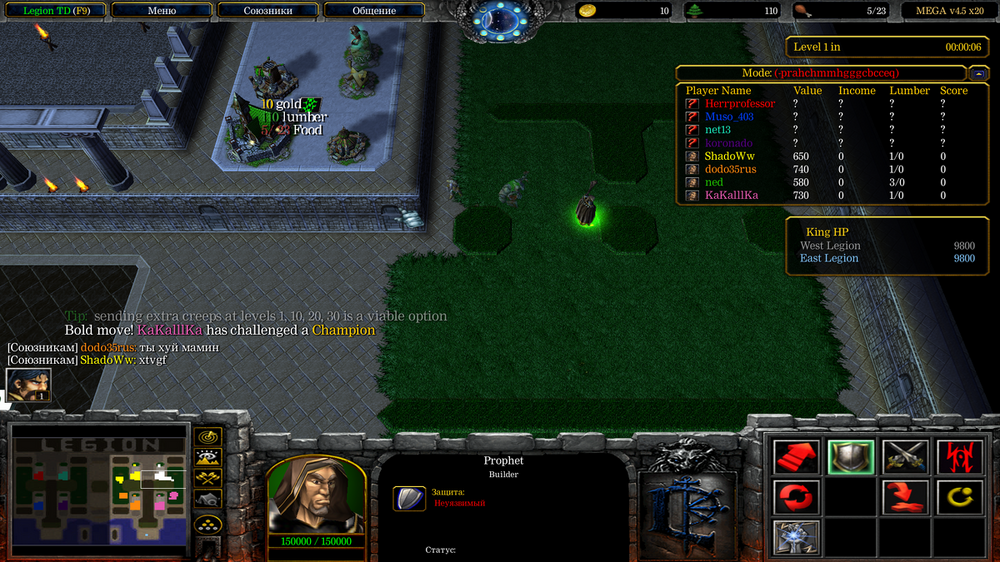Activate the red circular arrows command
The width and height of the screenshot is (1000, 562).
point(797,496)
